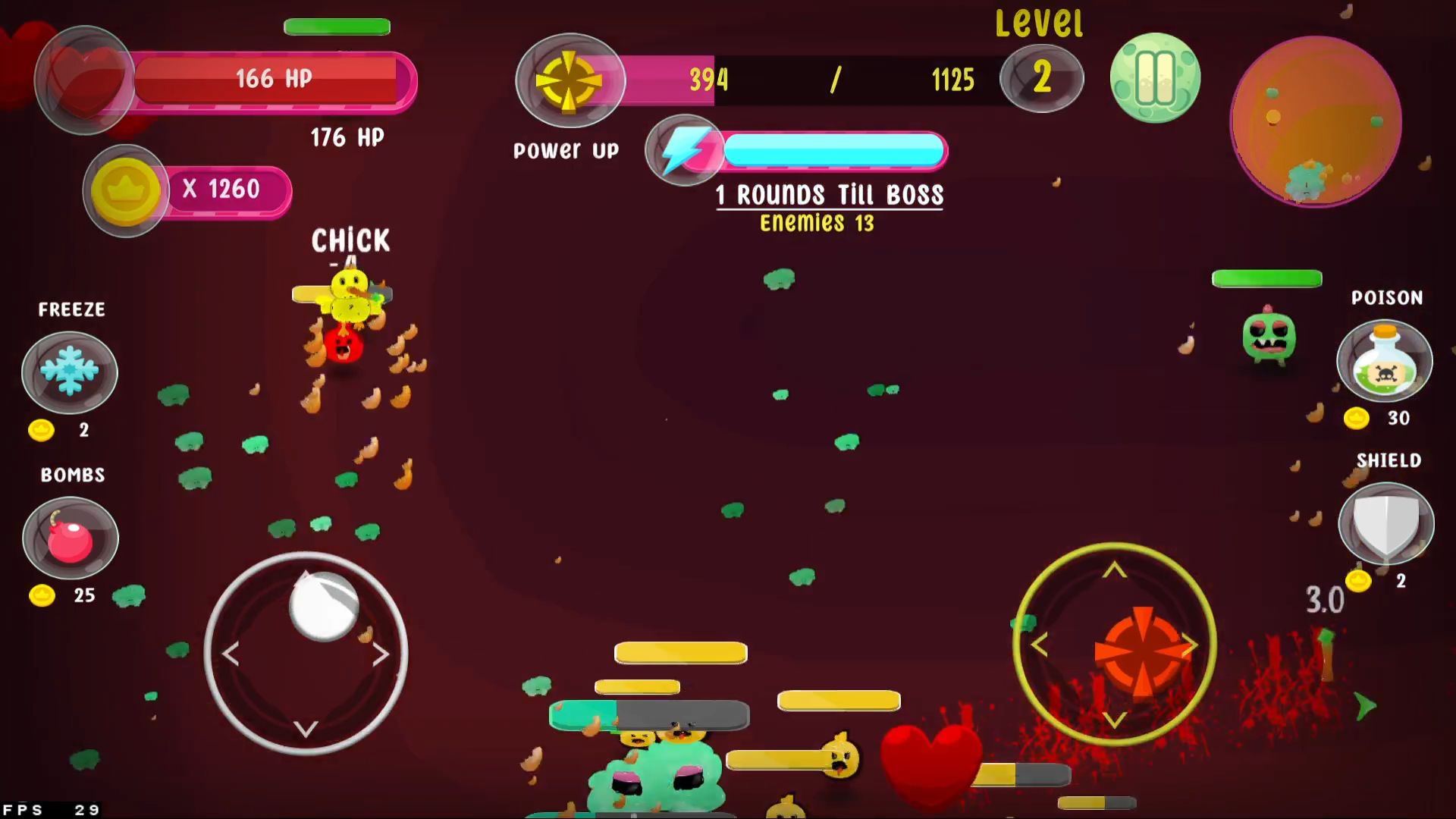Image resolution: width=1456 pixels, height=819 pixels.
Task: Use the Bombs ability icon
Action: point(71,538)
